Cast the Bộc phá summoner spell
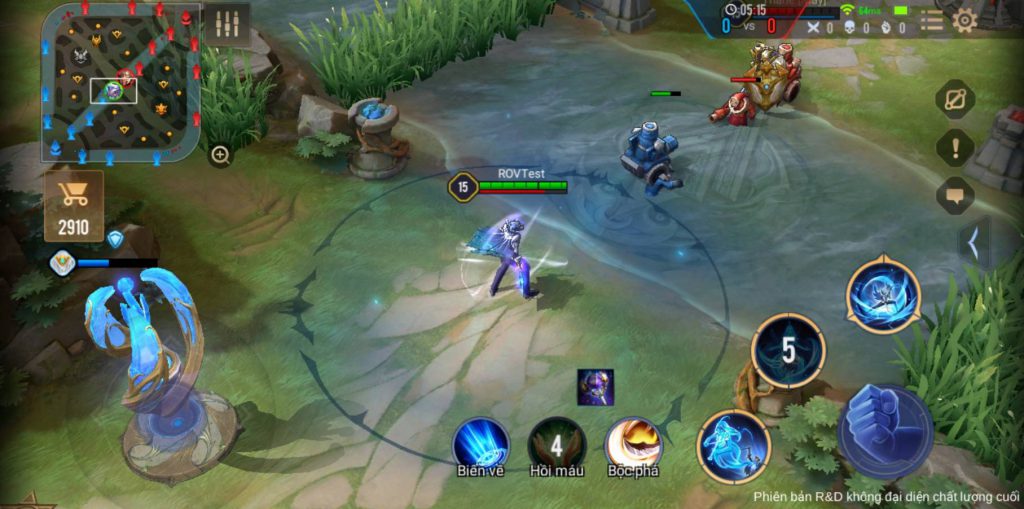 coord(633,443)
